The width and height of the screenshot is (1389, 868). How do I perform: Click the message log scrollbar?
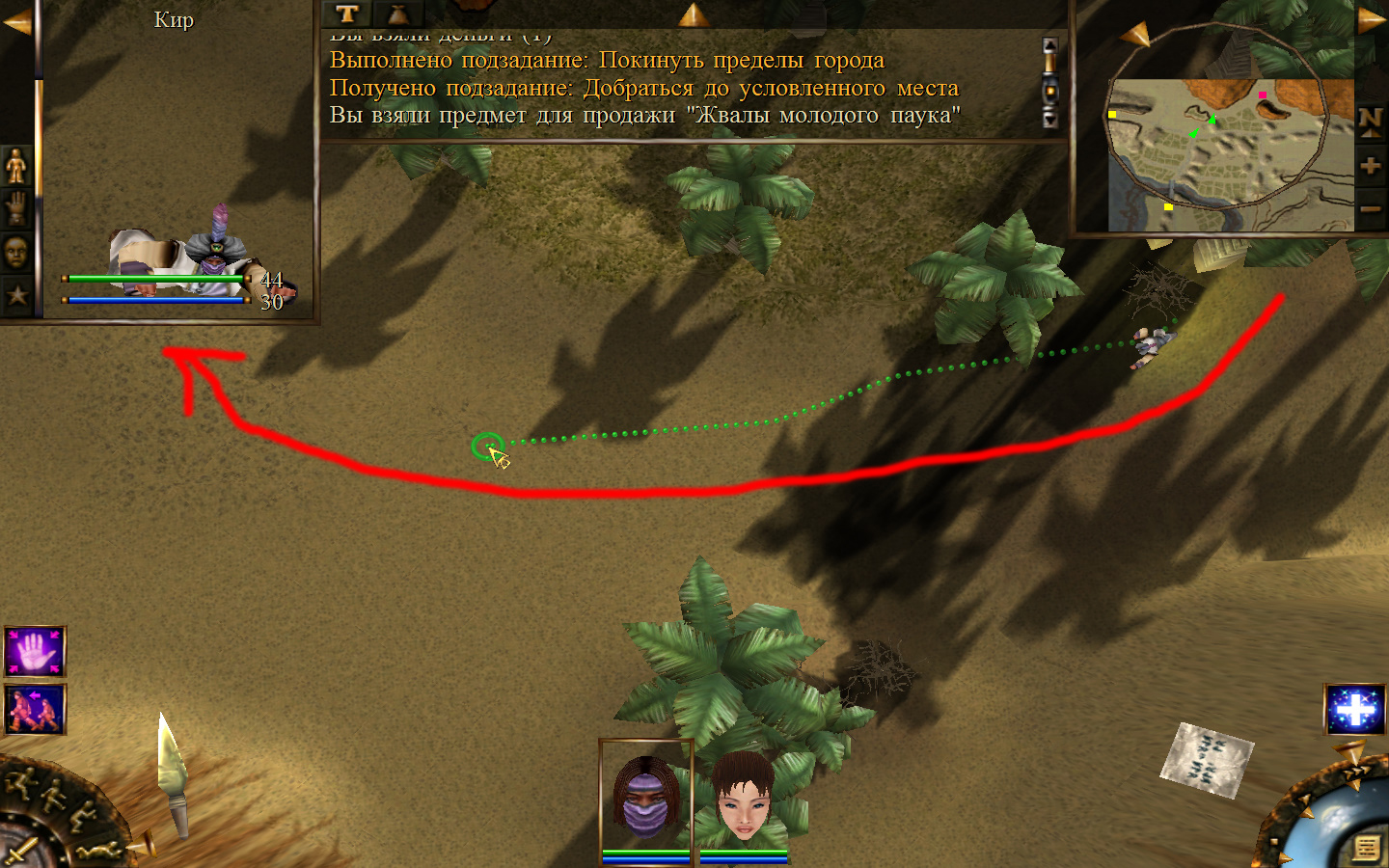pos(1050,83)
